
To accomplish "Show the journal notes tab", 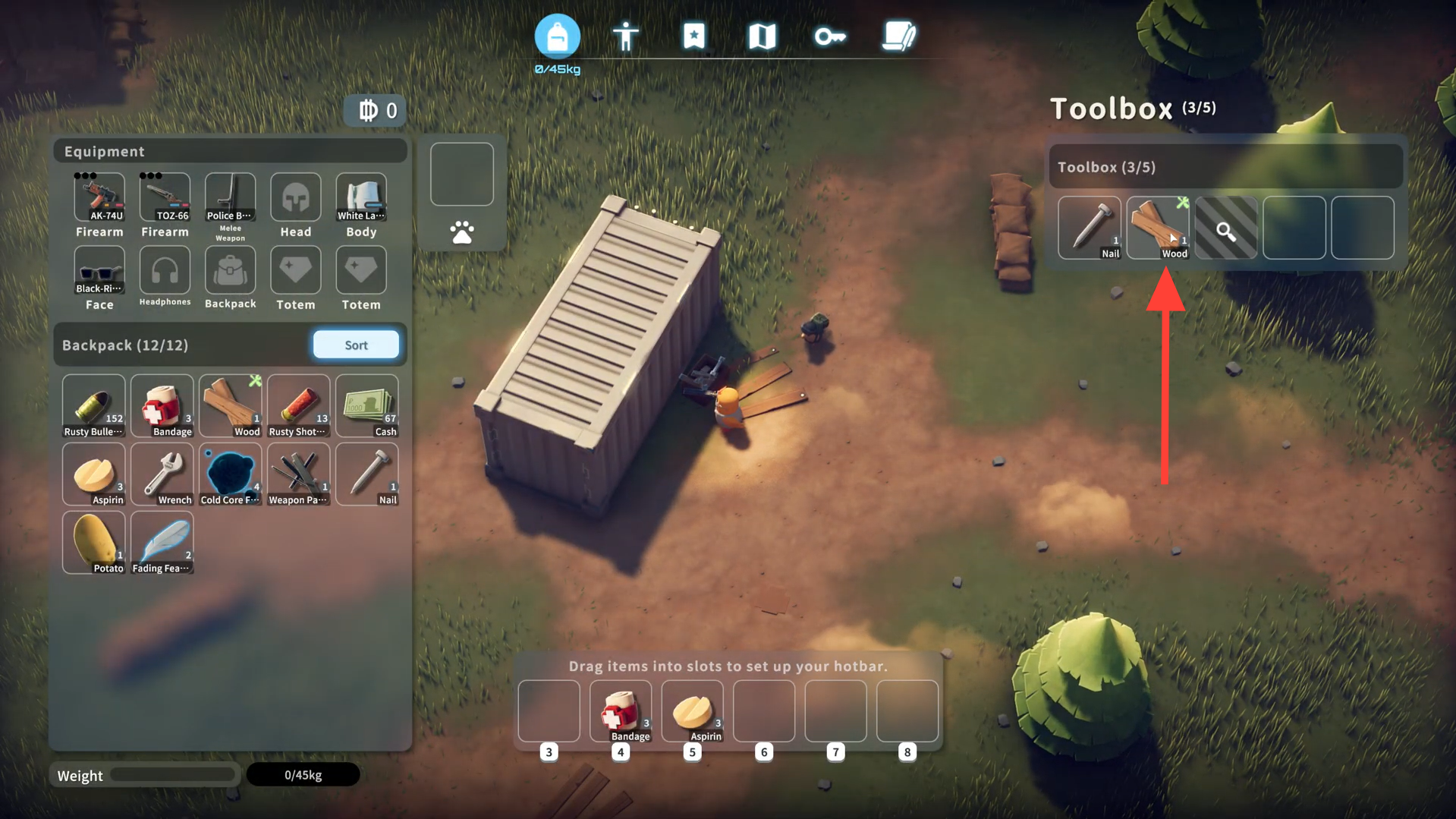I will (898, 36).
